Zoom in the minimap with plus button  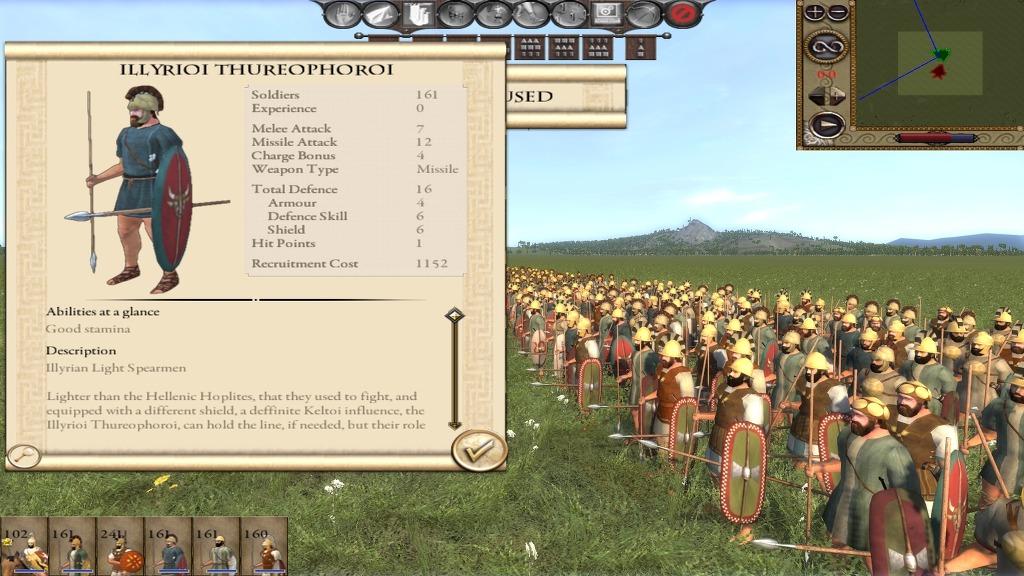[815, 13]
